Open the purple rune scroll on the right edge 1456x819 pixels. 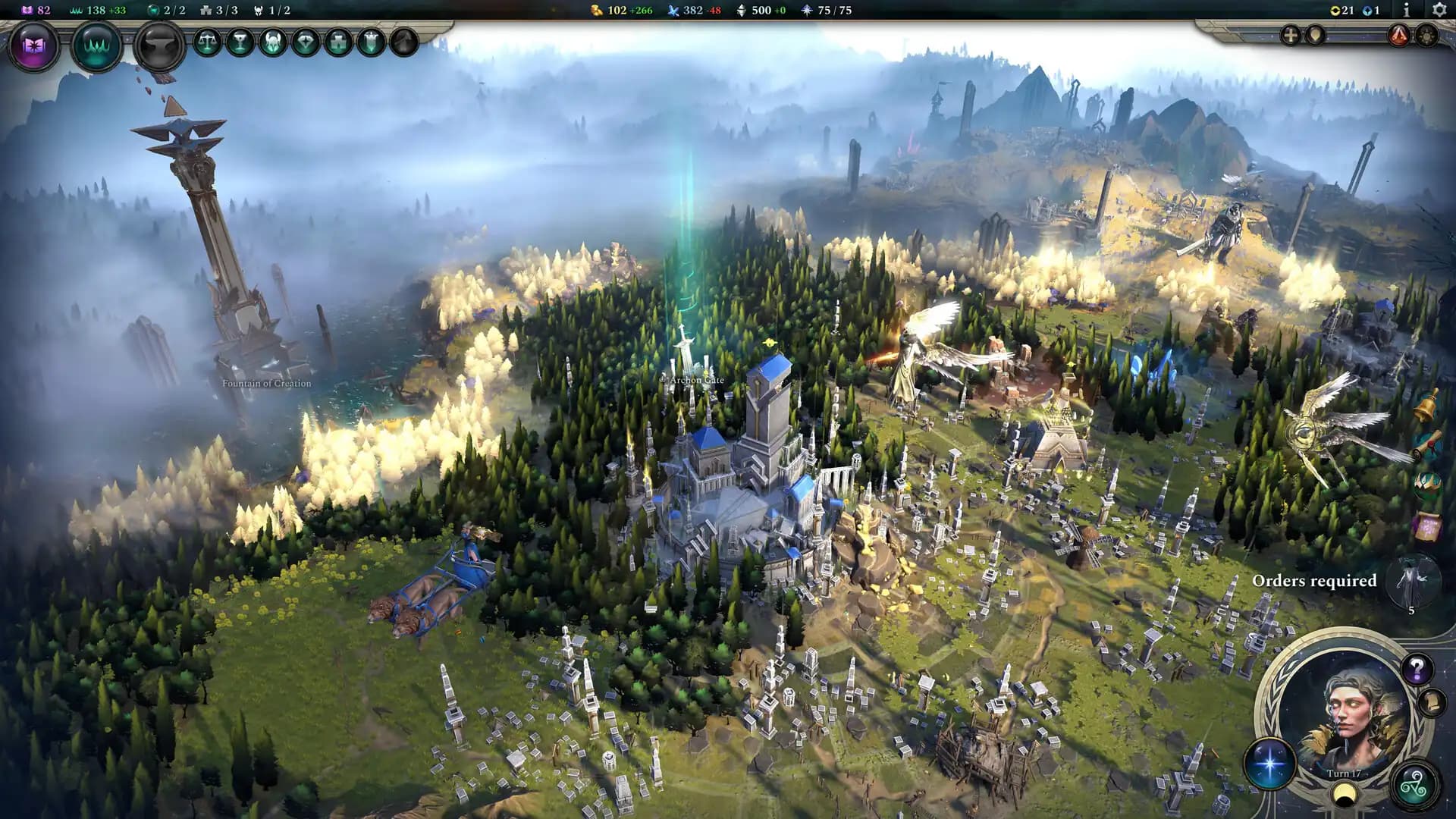(x=1428, y=526)
